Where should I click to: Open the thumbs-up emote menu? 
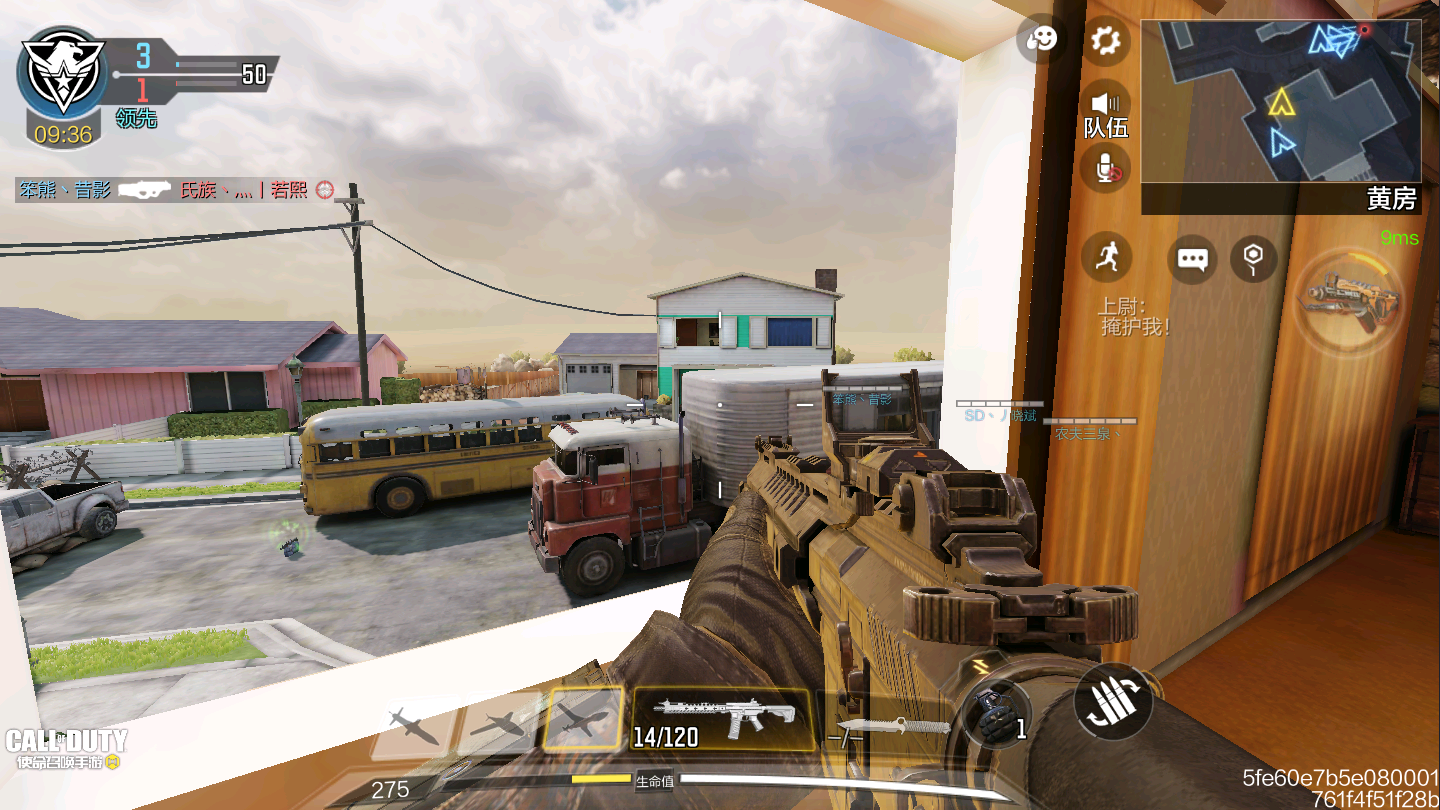1041,42
